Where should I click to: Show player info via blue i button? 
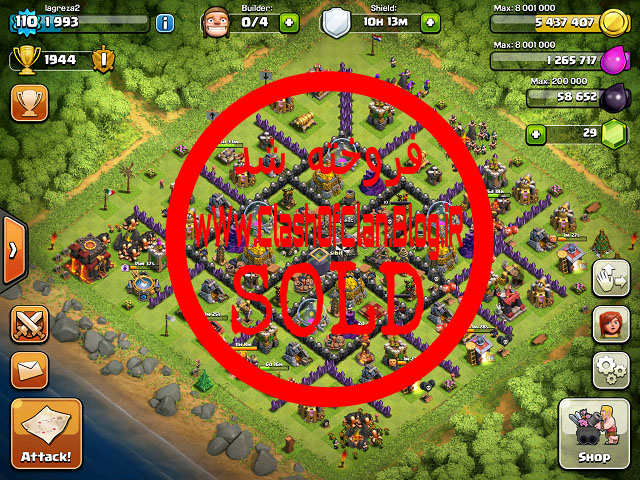click(164, 22)
